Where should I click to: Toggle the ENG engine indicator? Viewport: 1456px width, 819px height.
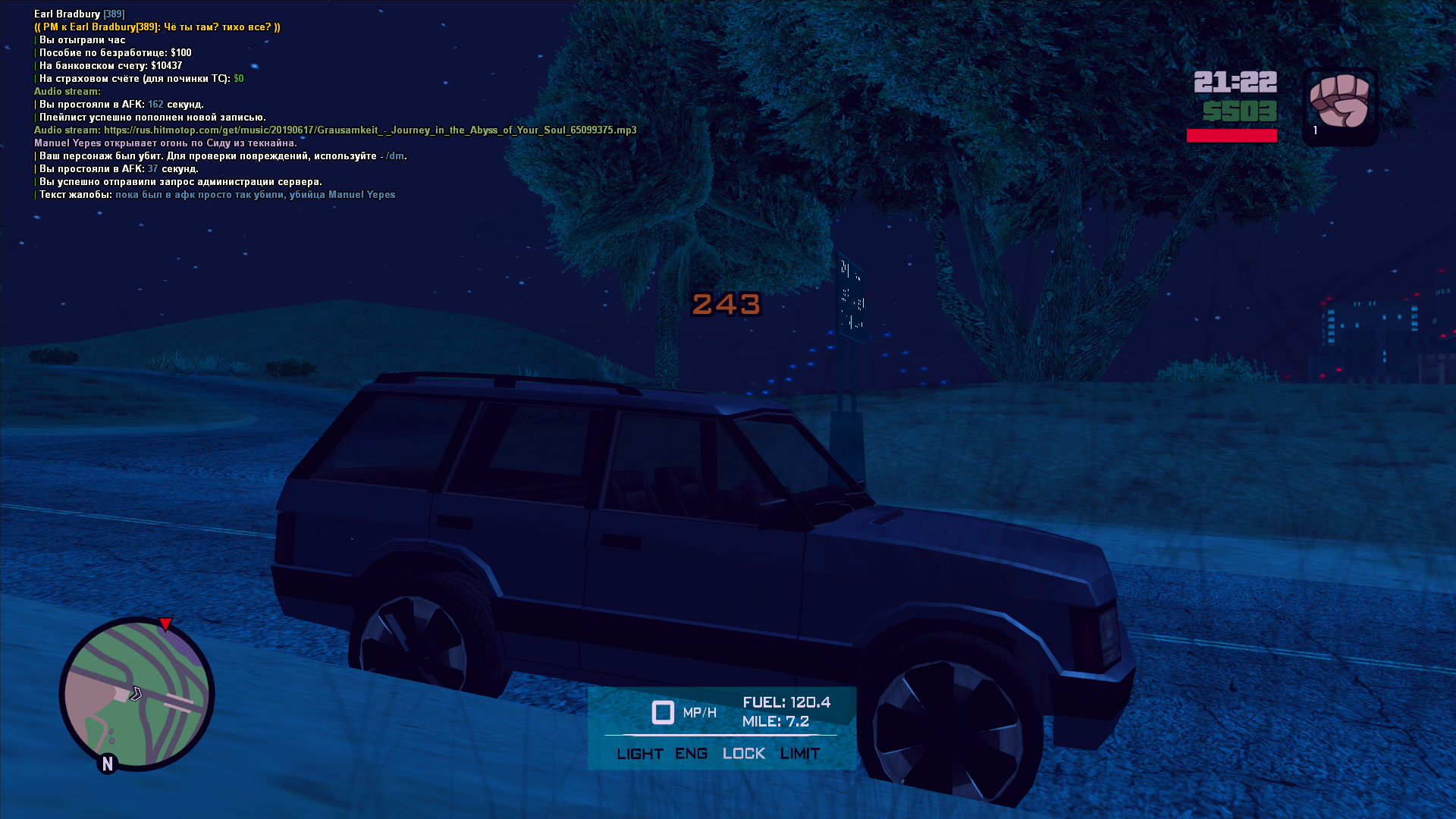(x=691, y=754)
